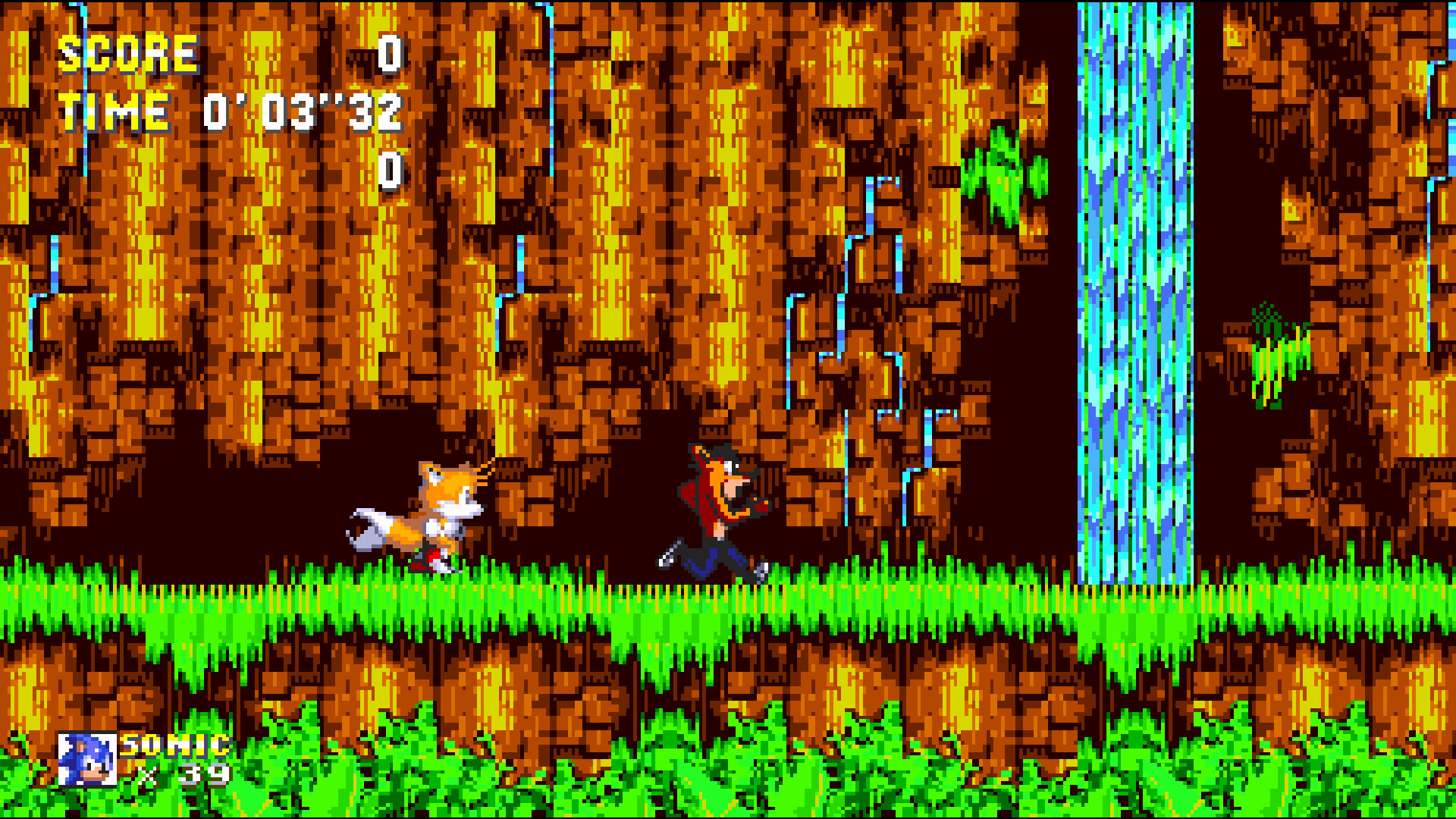The width and height of the screenshot is (1456, 819).
Task: Click the score value showing 0
Action: (391, 55)
